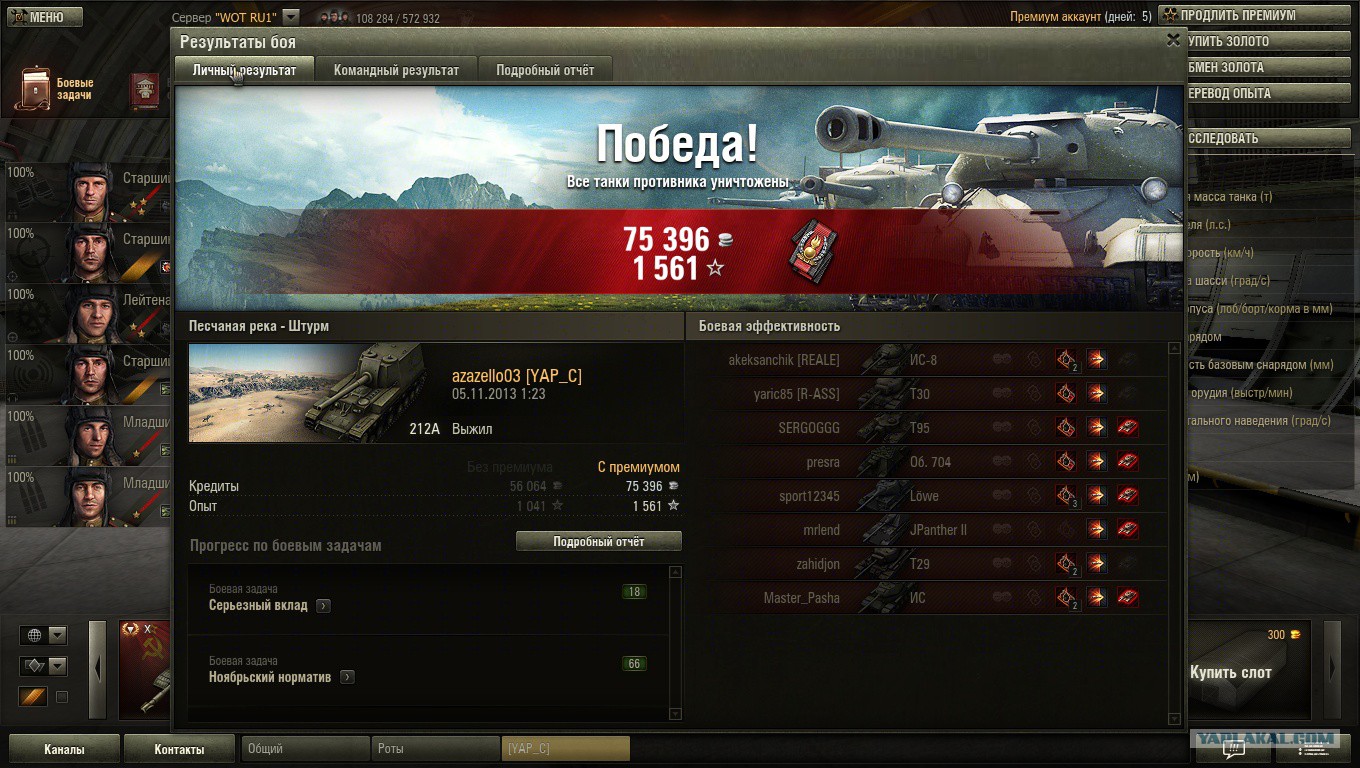Screen dimensions: 1360x768
Task: Select the Личный результат tab
Action: click(244, 70)
